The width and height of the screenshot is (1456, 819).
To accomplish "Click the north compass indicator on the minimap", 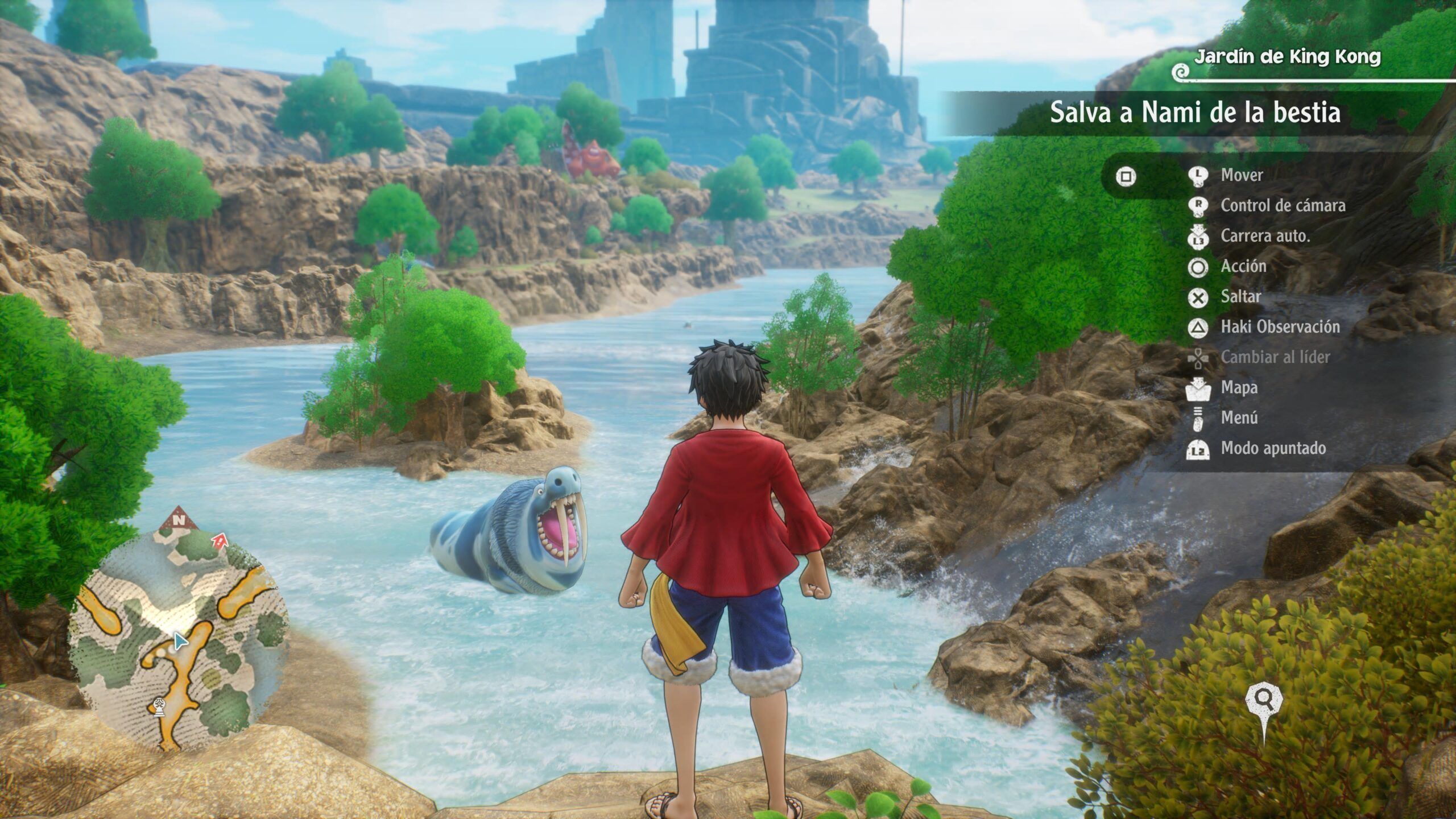I will (179, 519).
